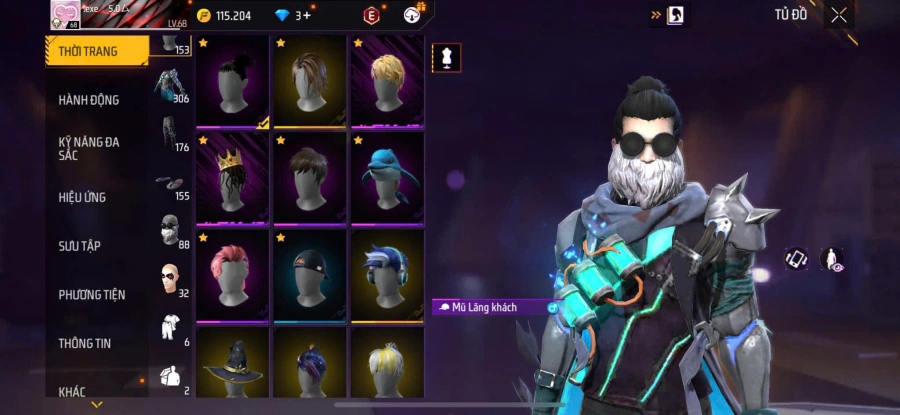This screenshot has height=415, width=900.
Task: Switch to the Thông Tin tab
Action: pos(84,343)
